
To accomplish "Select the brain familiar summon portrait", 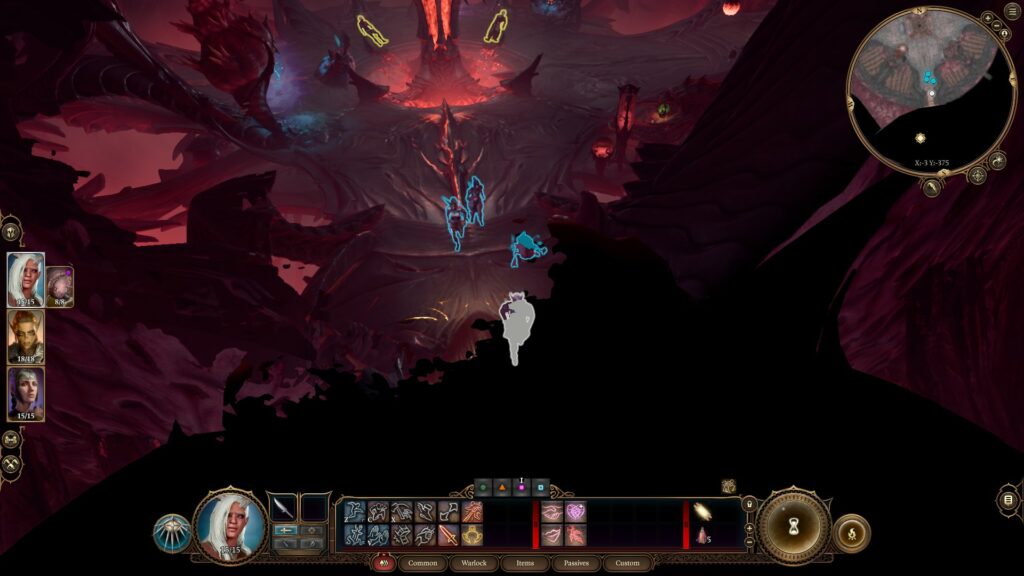I will pos(59,286).
